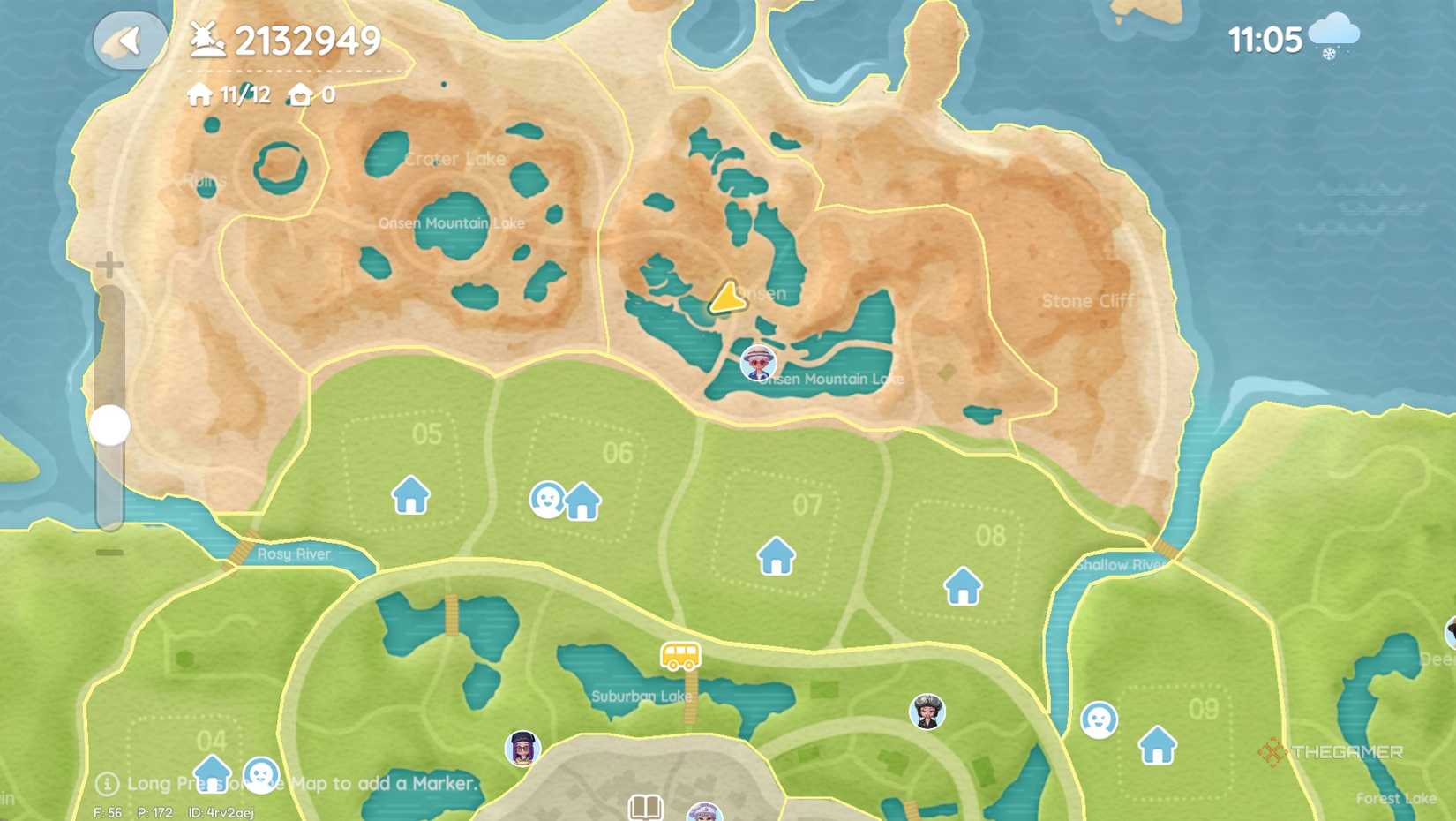Select the house icon in plot 07
Viewport: 1456px width, 821px height.
[x=775, y=557]
